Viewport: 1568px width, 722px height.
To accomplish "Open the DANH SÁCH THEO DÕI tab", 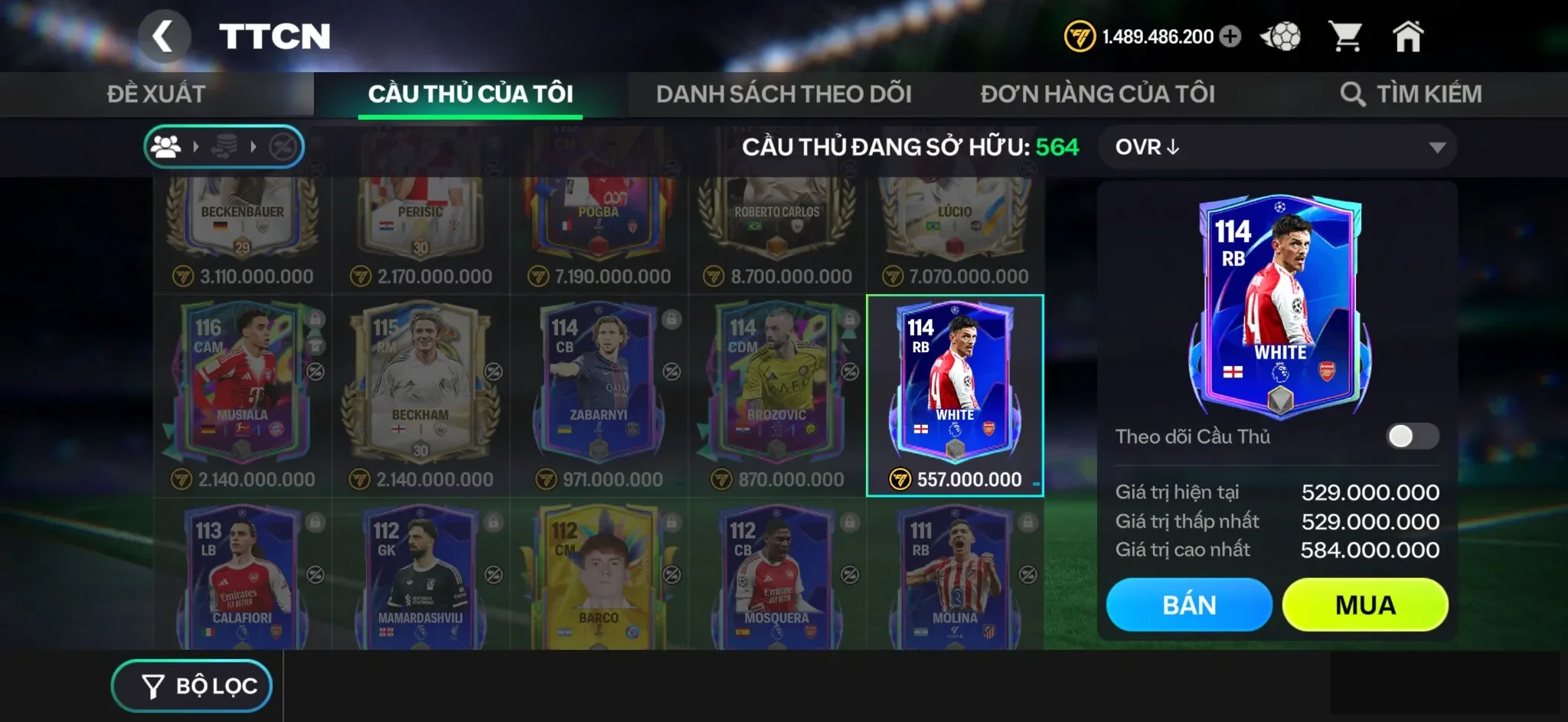I will [782, 93].
